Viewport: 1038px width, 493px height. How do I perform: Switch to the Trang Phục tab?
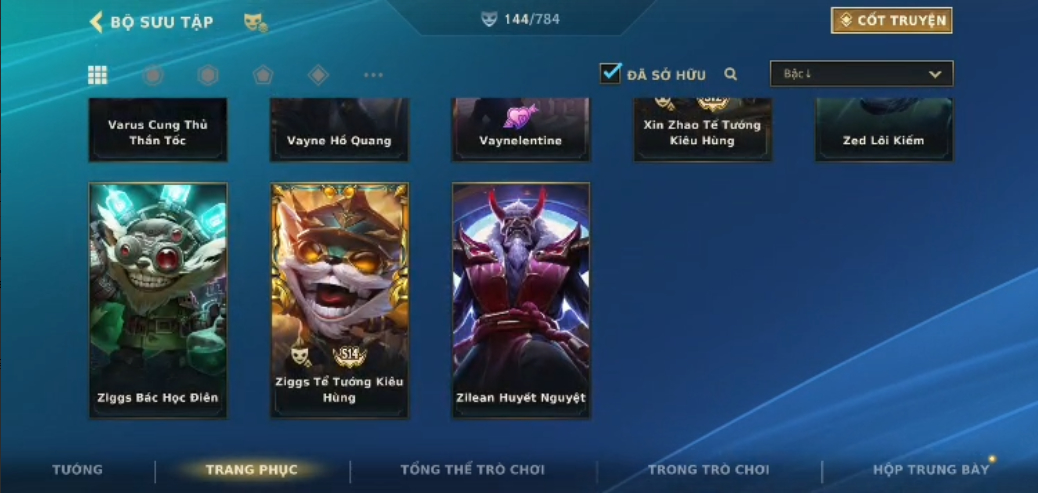(x=251, y=470)
